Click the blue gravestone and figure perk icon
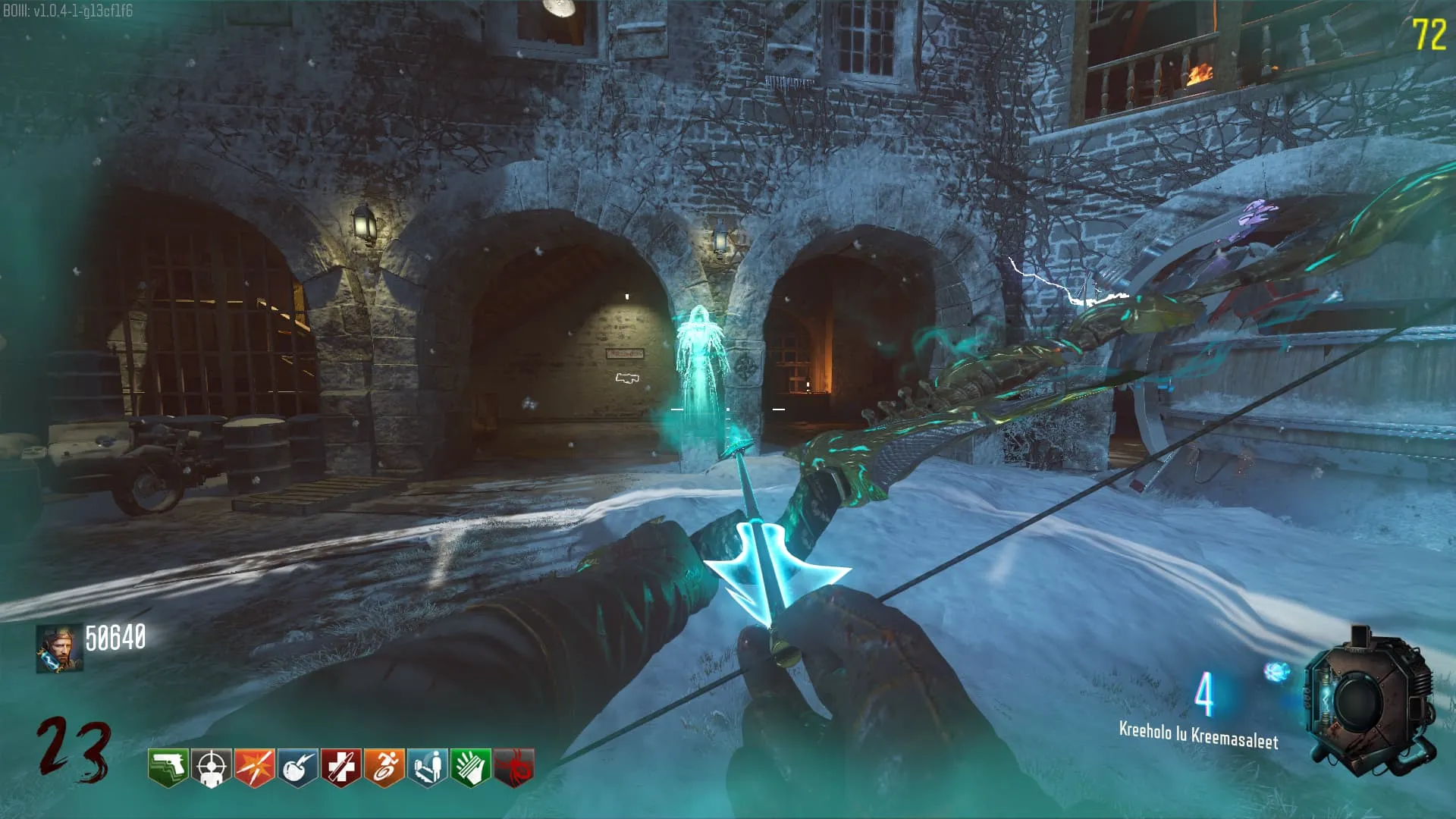This screenshot has height=819, width=1456. click(428, 768)
